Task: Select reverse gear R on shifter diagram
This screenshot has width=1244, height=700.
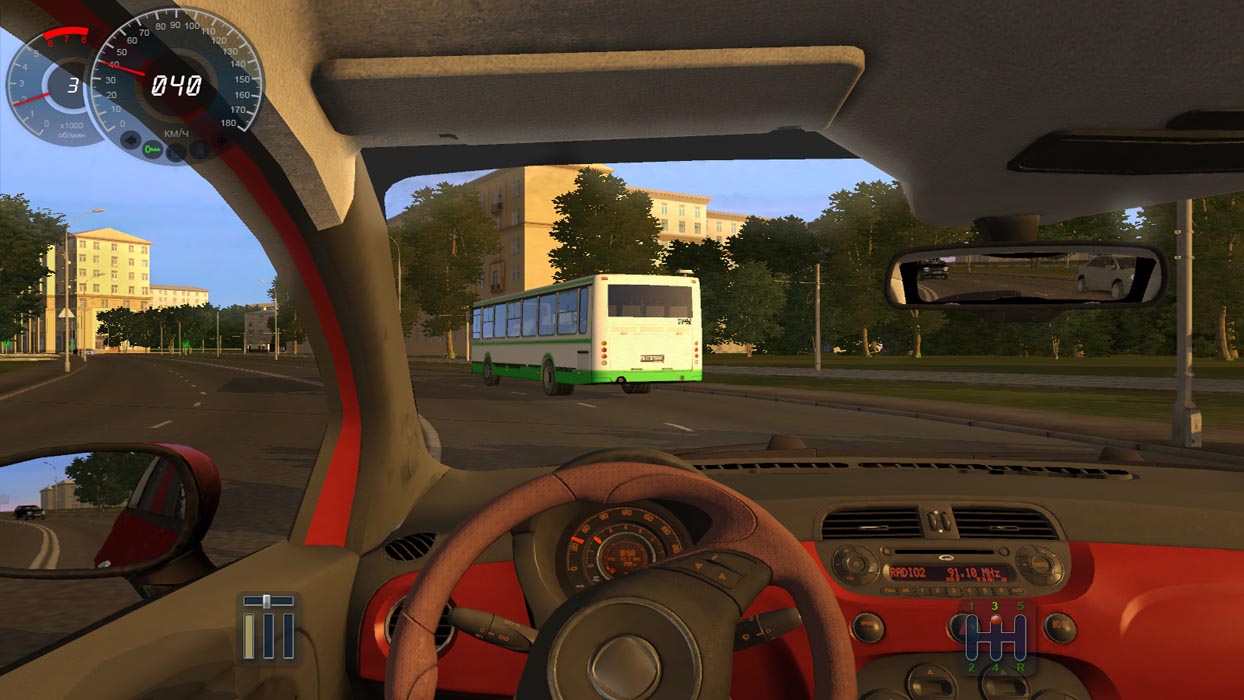Action: tap(1020, 667)
